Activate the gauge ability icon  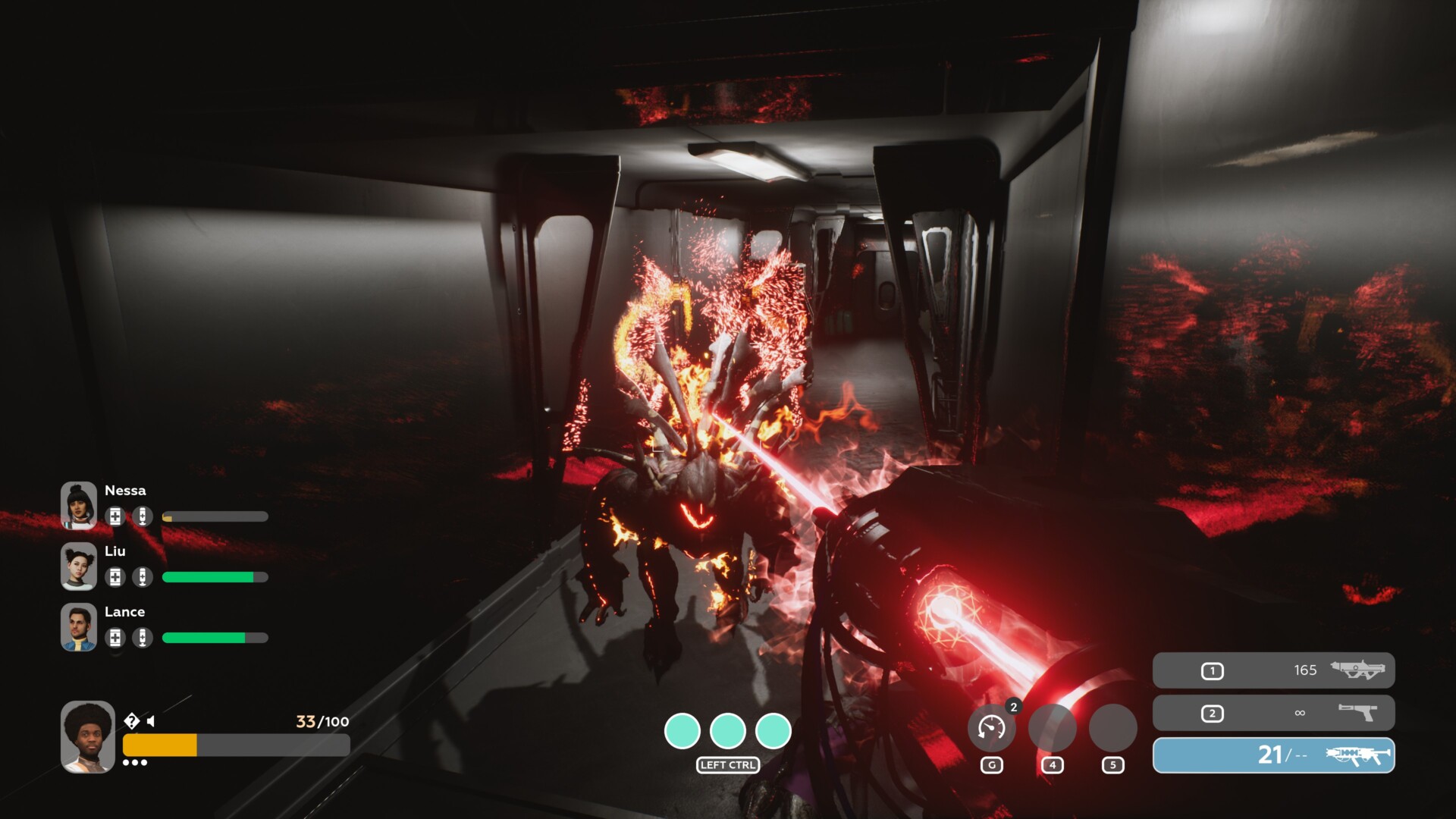click(991, 728)
